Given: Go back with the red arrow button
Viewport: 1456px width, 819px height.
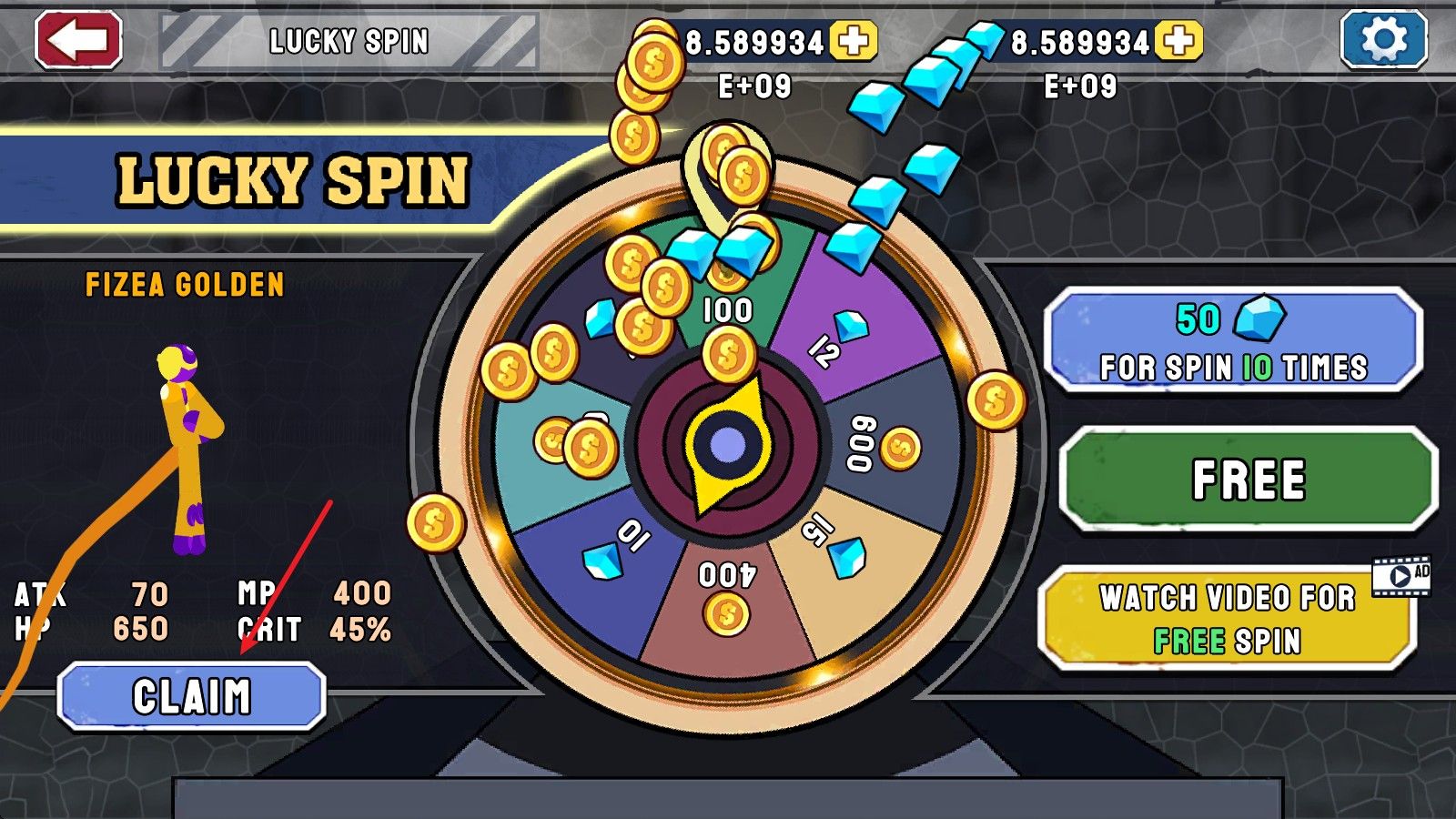Looking at the screenshot, I should (x=78, y=40).
